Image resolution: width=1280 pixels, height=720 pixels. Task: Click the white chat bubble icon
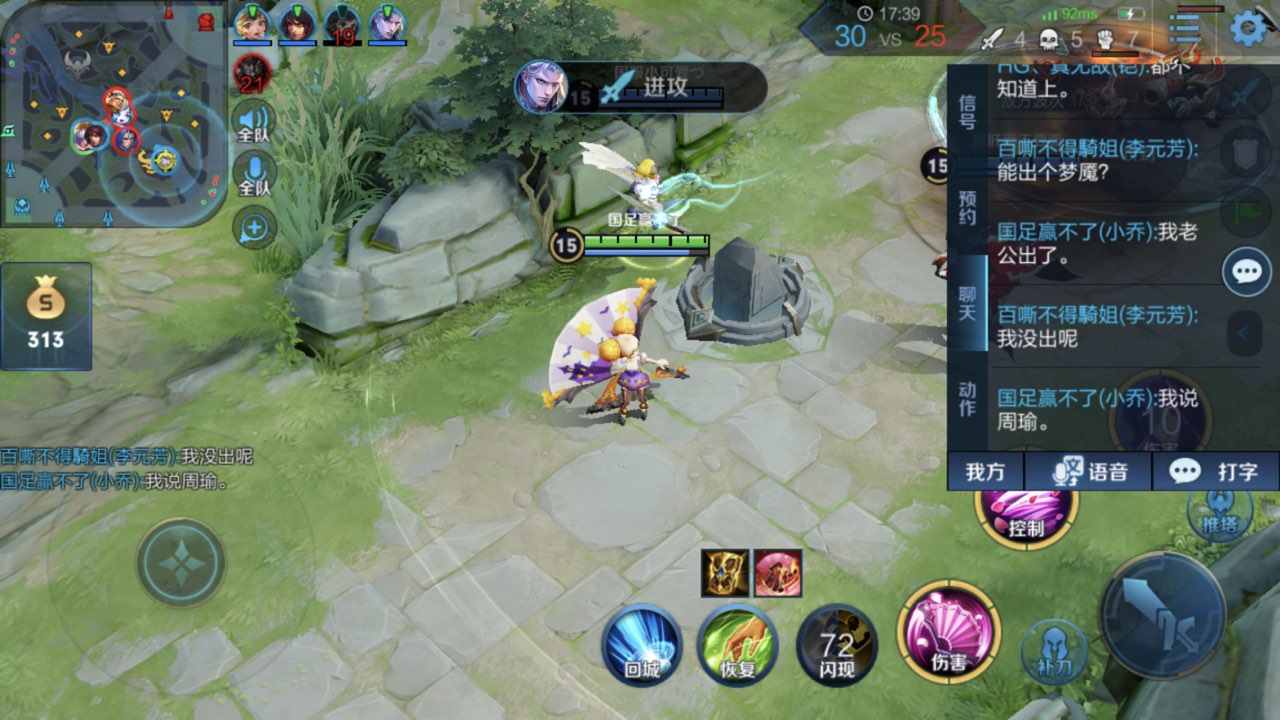point(1247,271)
